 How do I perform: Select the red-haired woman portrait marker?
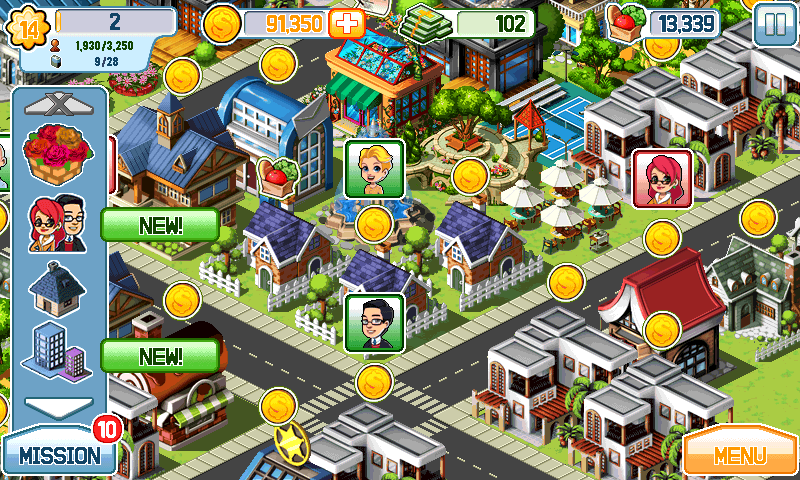click(662, 178)
